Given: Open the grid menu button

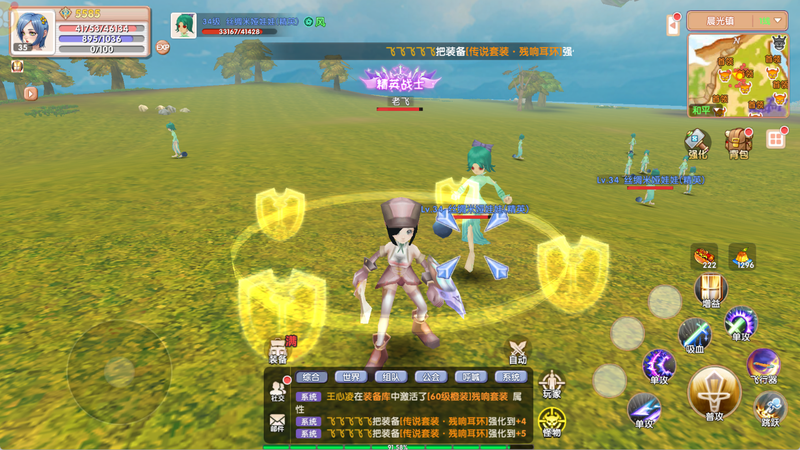Looking at the screenshot, I should pyautogui.click(x=776, y=138).
